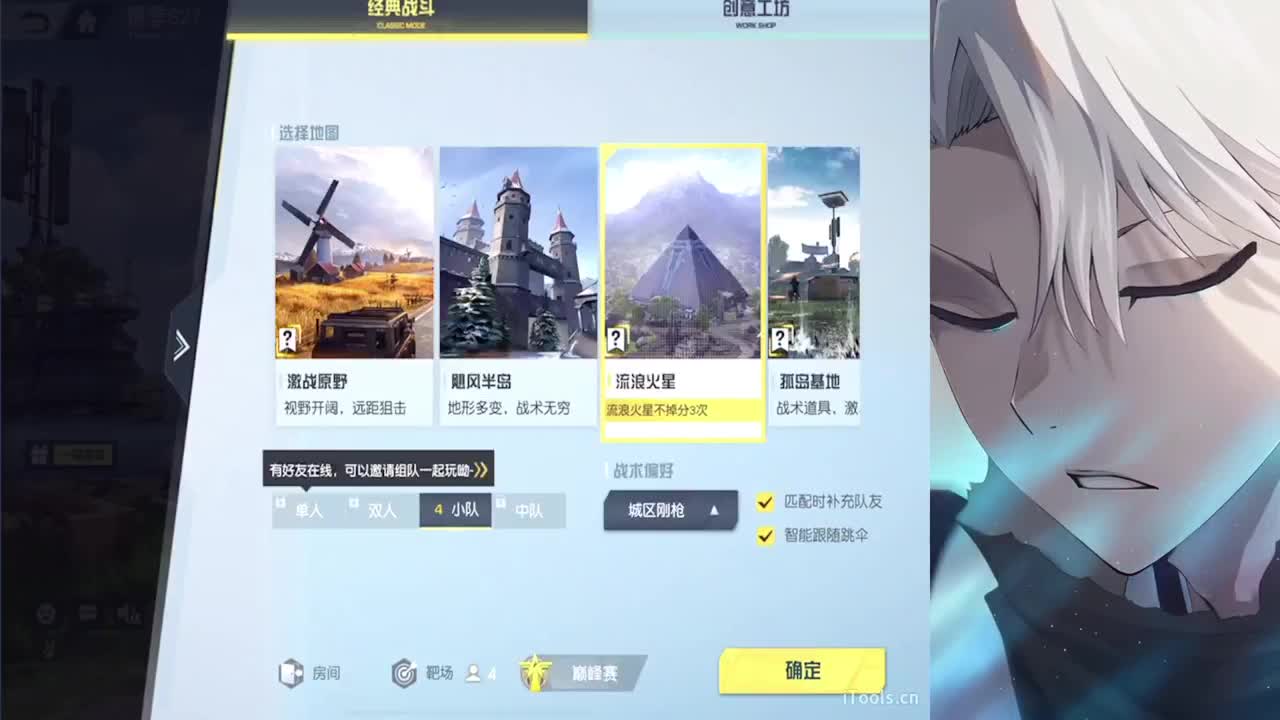This screenshot has width=1280, height=720.
Task: Expand the left side panel chevron
Action: (181, 344)
